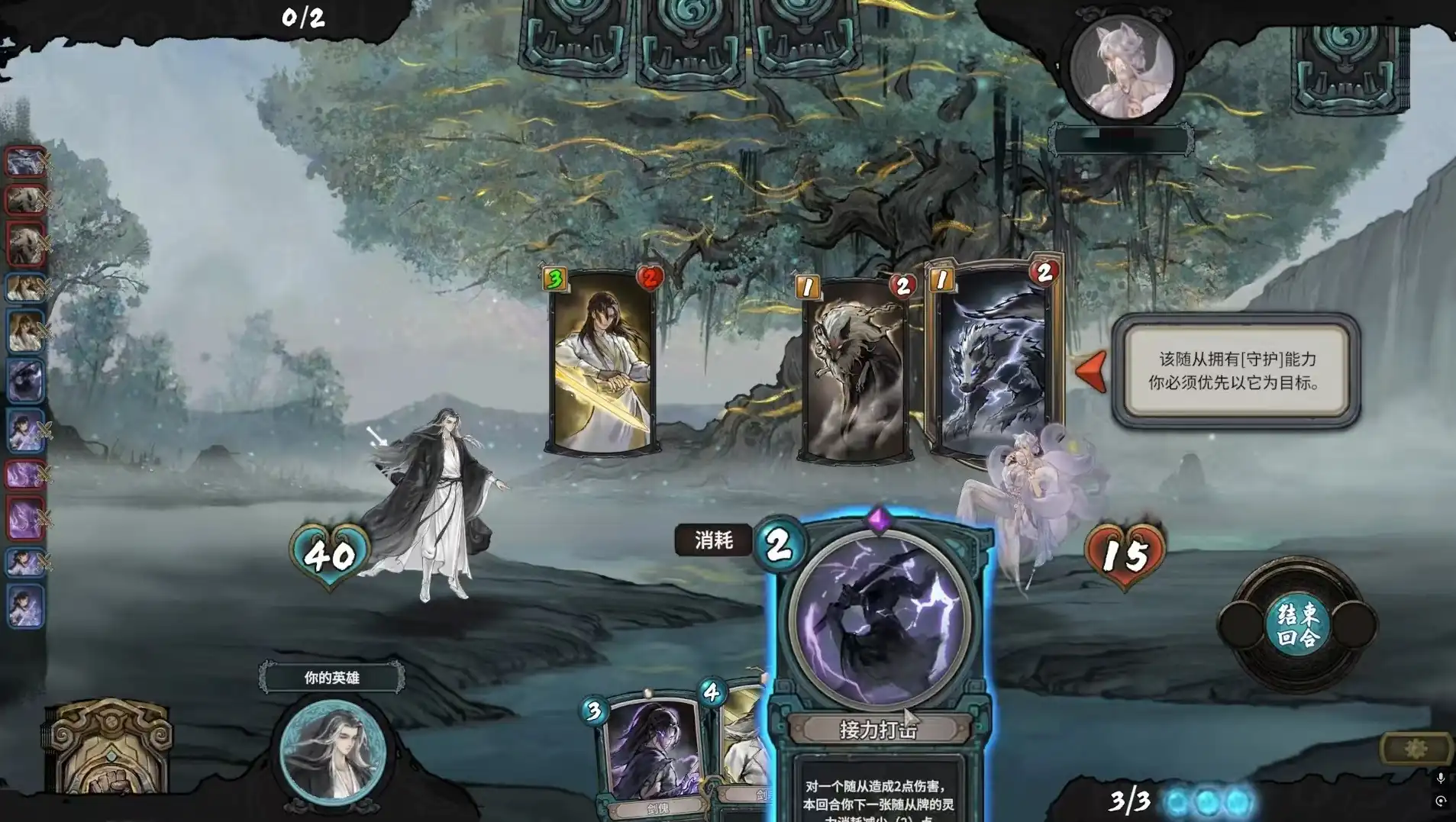Screen dimensions: 1456x822
Task: Open the settings gear button
Action: [1415, 749]
